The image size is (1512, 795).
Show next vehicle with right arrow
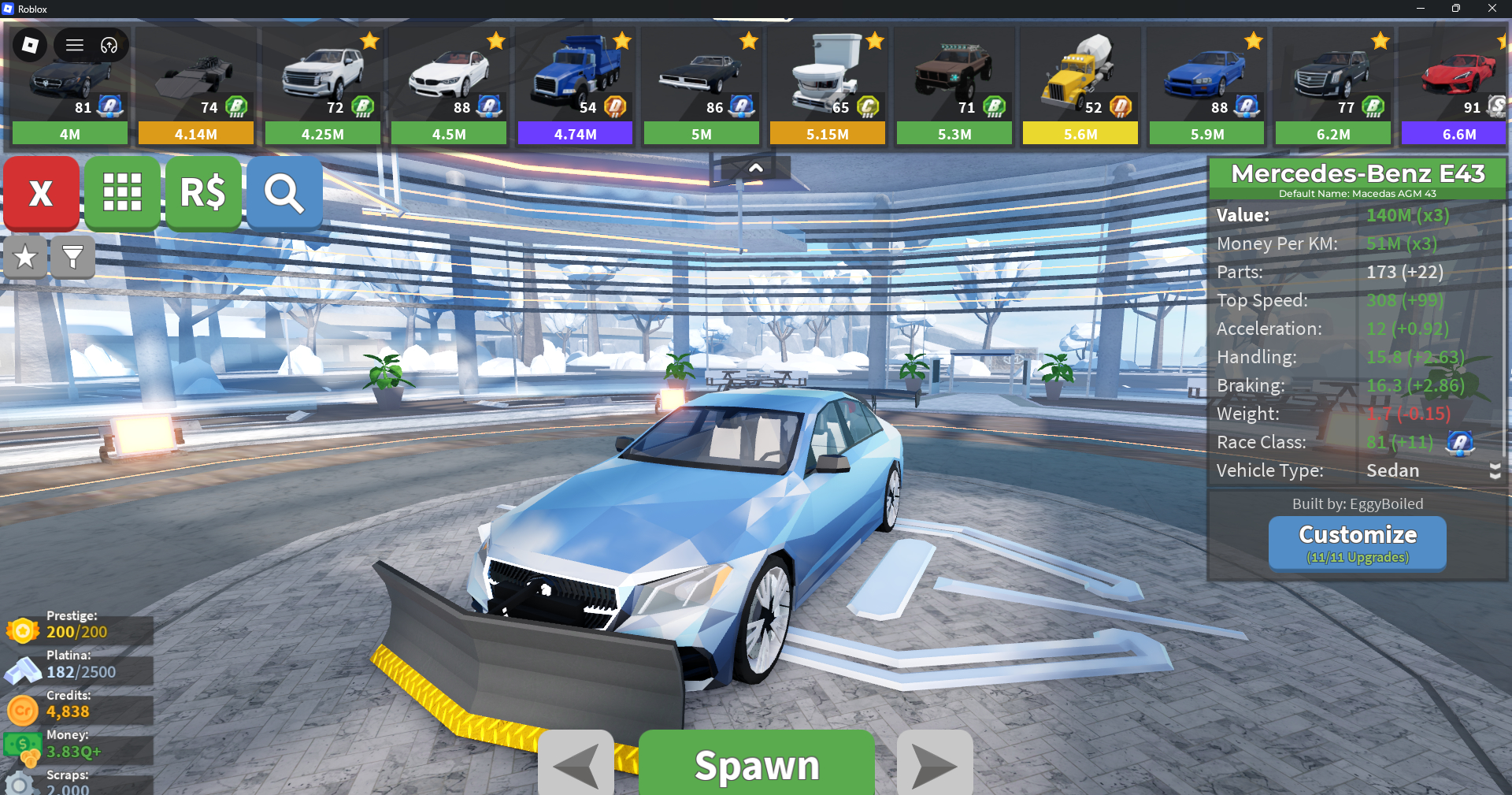[935, 764]
